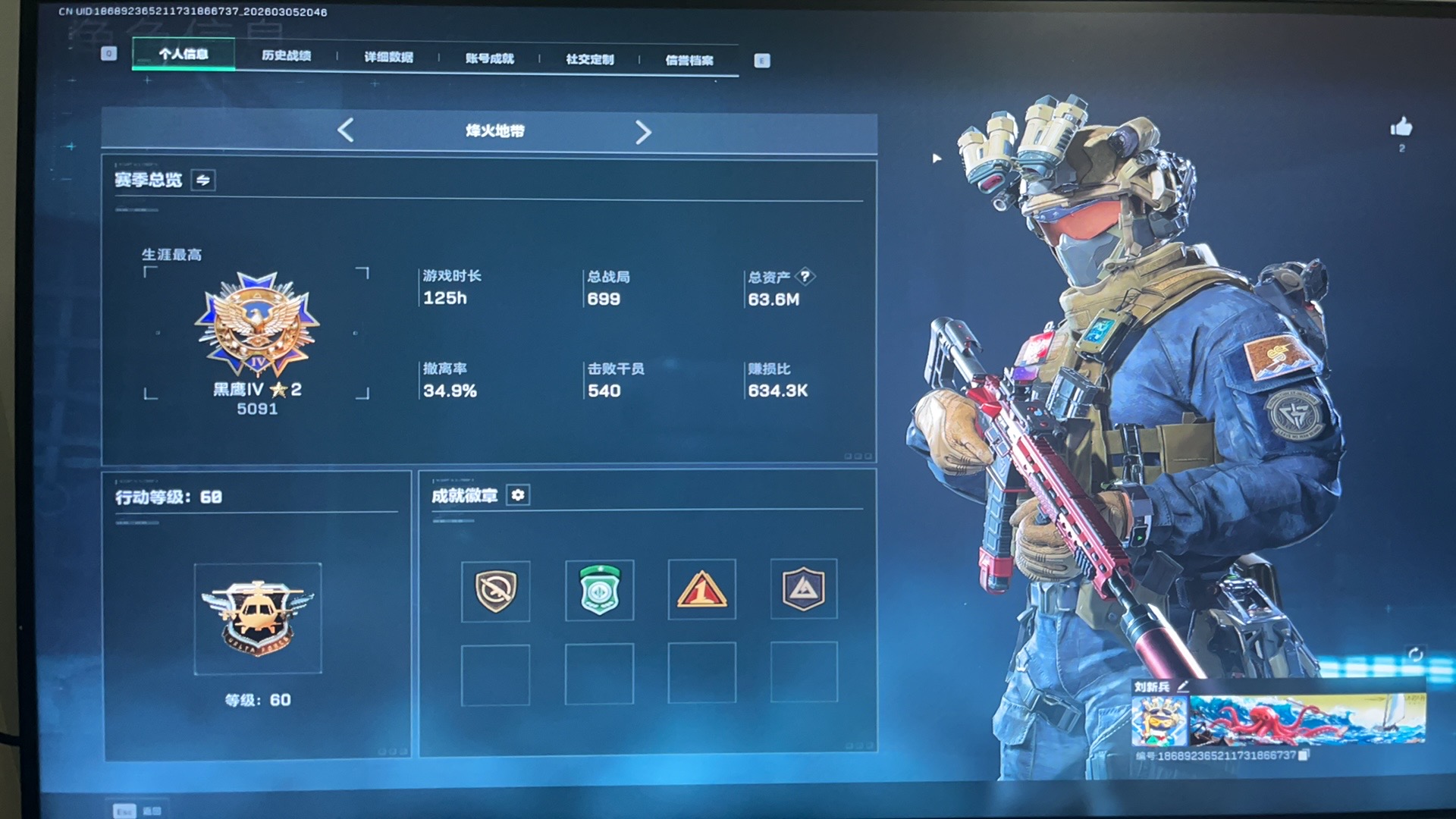Open the 社交定制 tab

click(x=589, y=59)
